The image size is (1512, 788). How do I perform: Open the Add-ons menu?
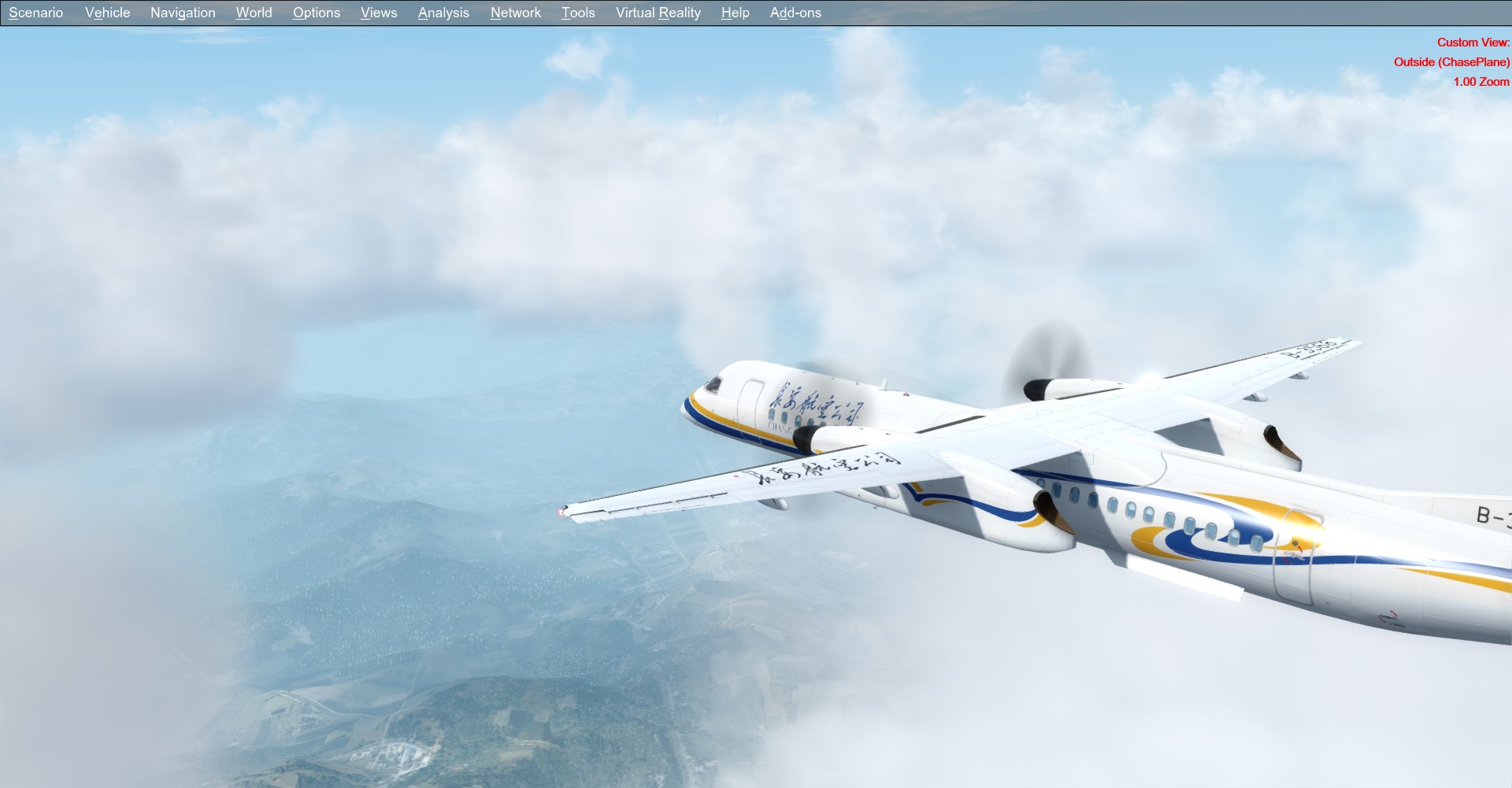795,13
